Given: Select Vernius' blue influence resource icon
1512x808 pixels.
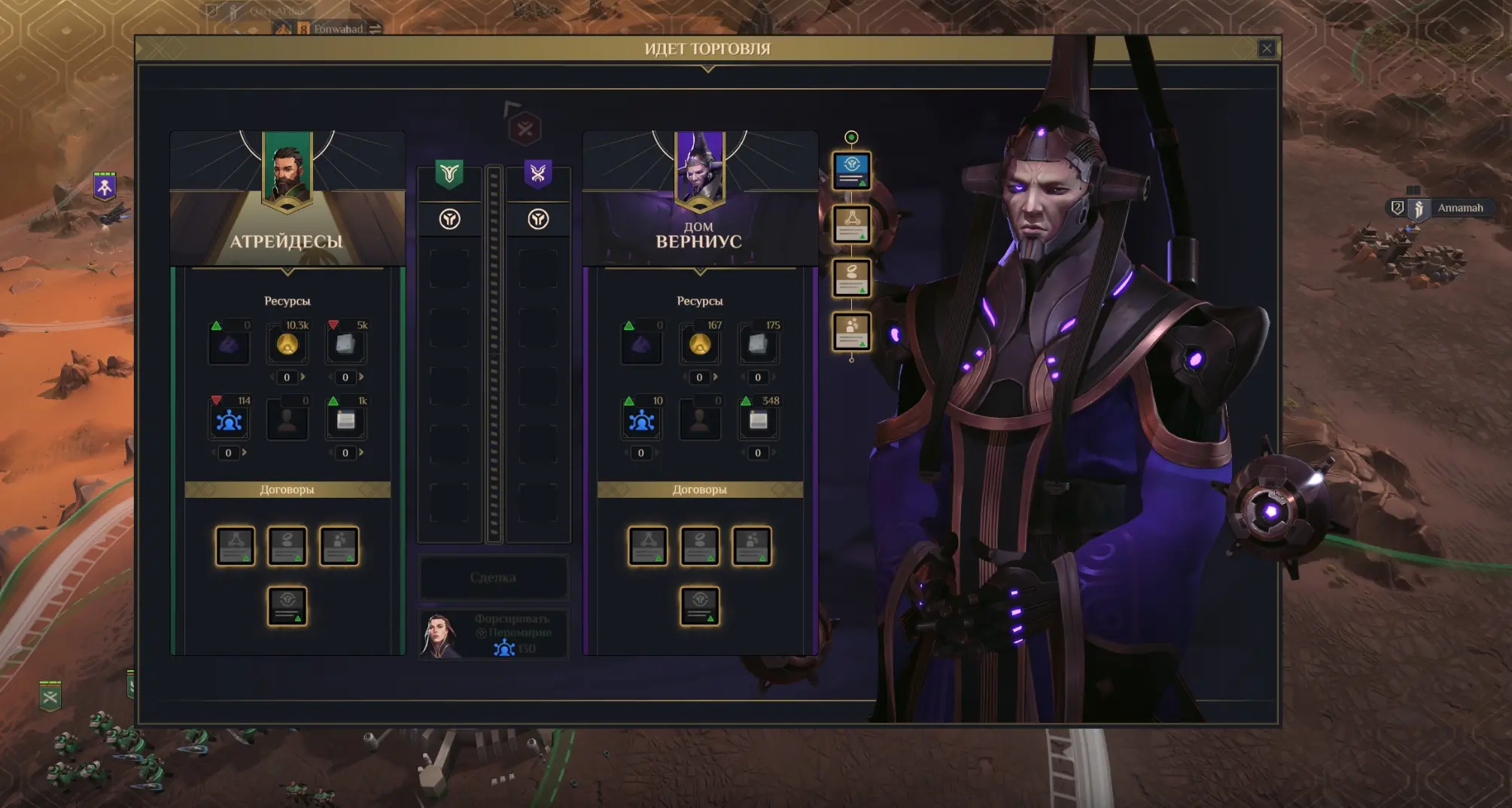Looking at the screenshot, I should coord(641,421).
